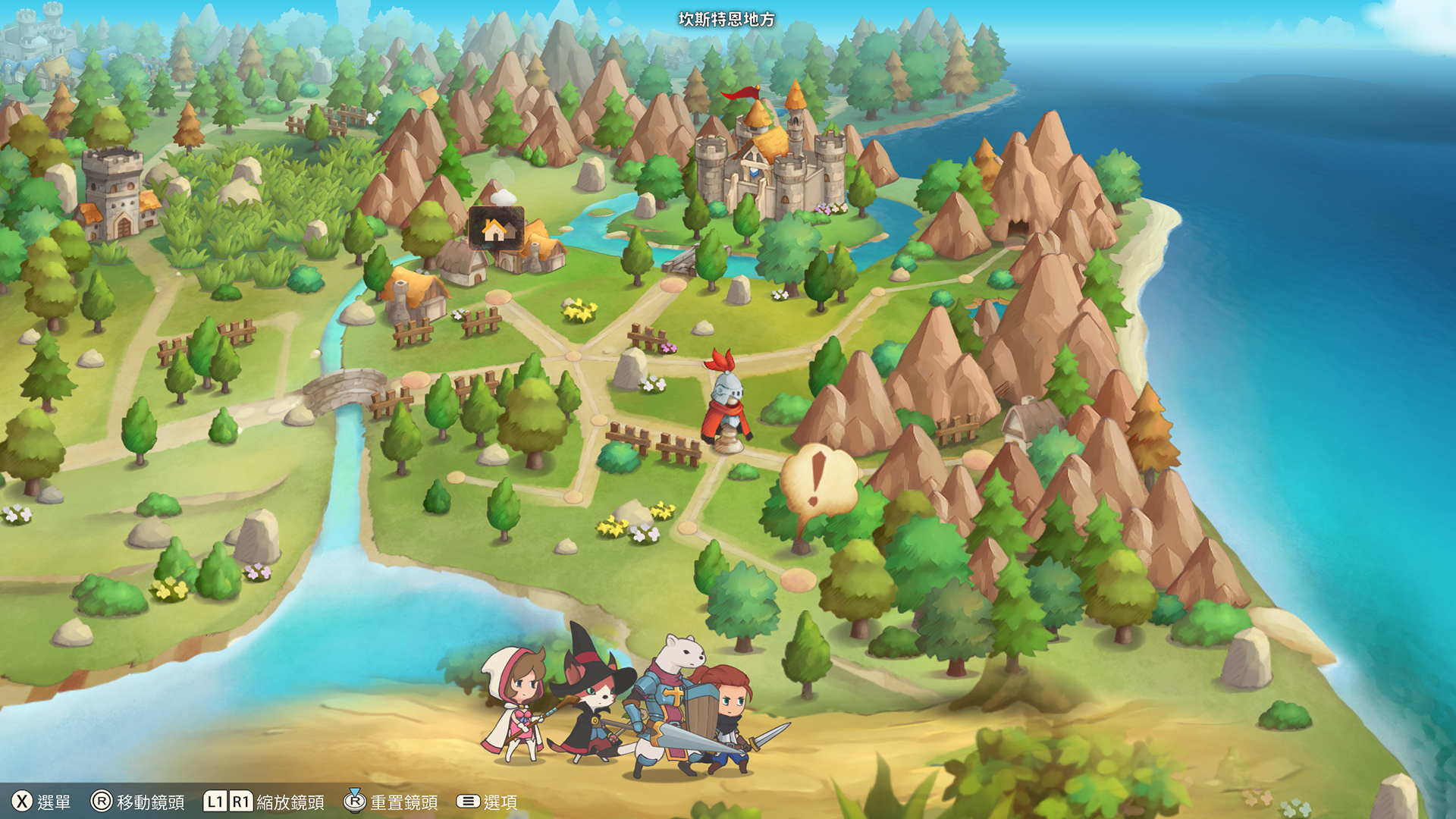Click the 縮放鏡頭 zoom camera label
The width and height of the screenshot is (1456, 819).
coord(293,801)
